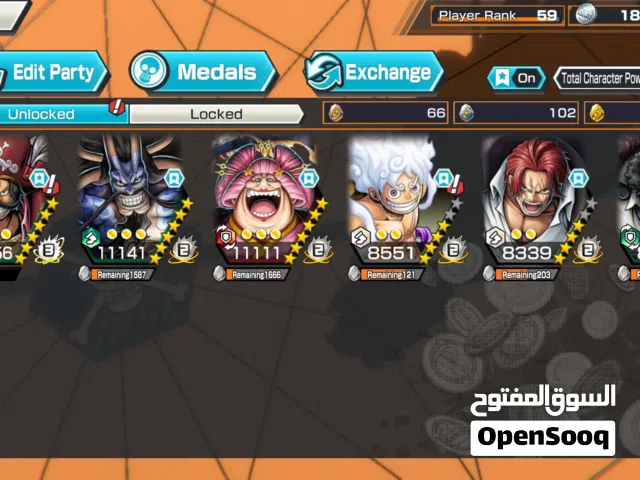
Task: Select the Total Character Power sort label
Action: point(600,78)
